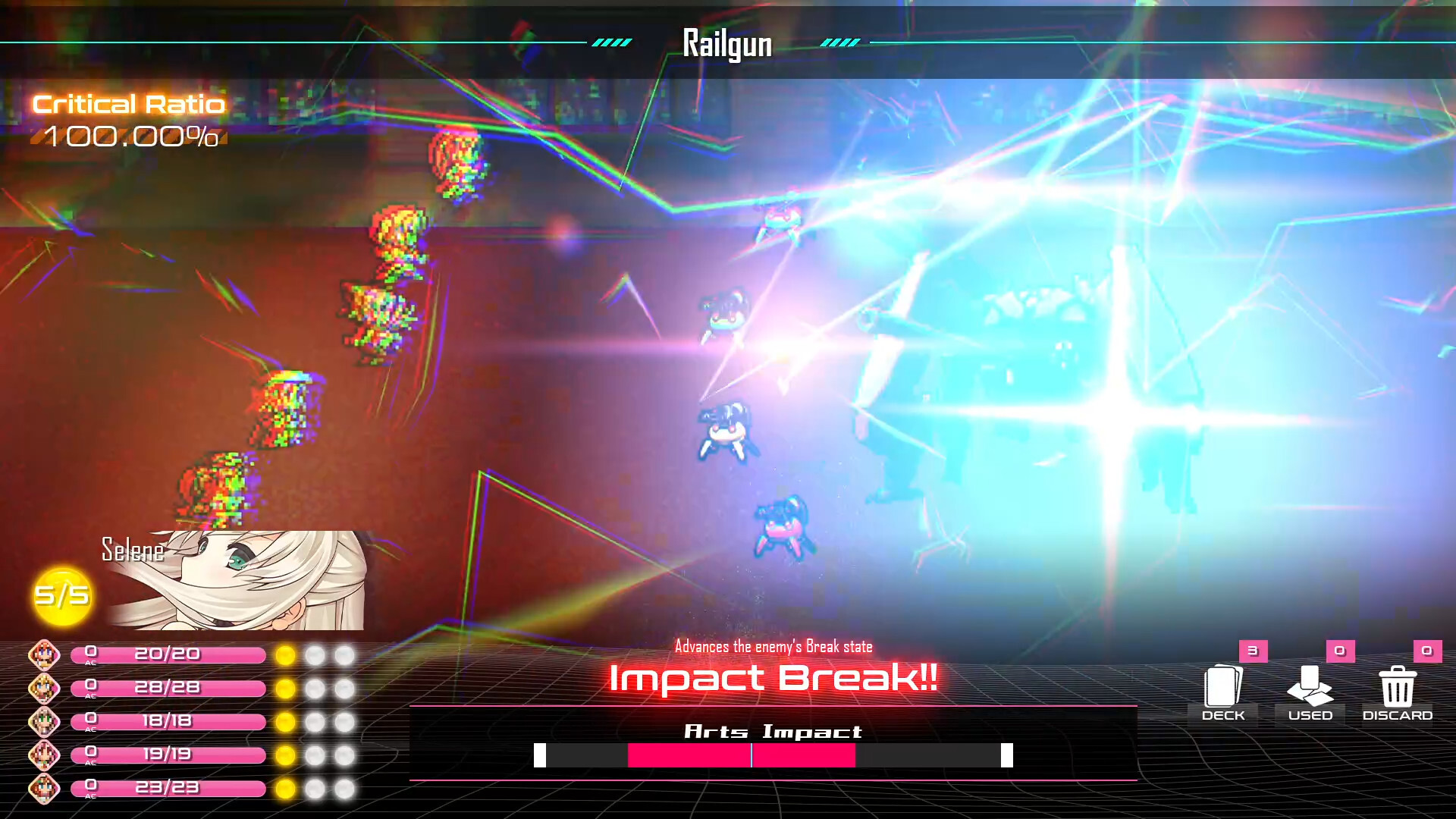Image resolution: width=1456 pixels, height=819 pixels.
Task: Select the first party member with 20/20 HP
Action: click(x=45, y=654)
